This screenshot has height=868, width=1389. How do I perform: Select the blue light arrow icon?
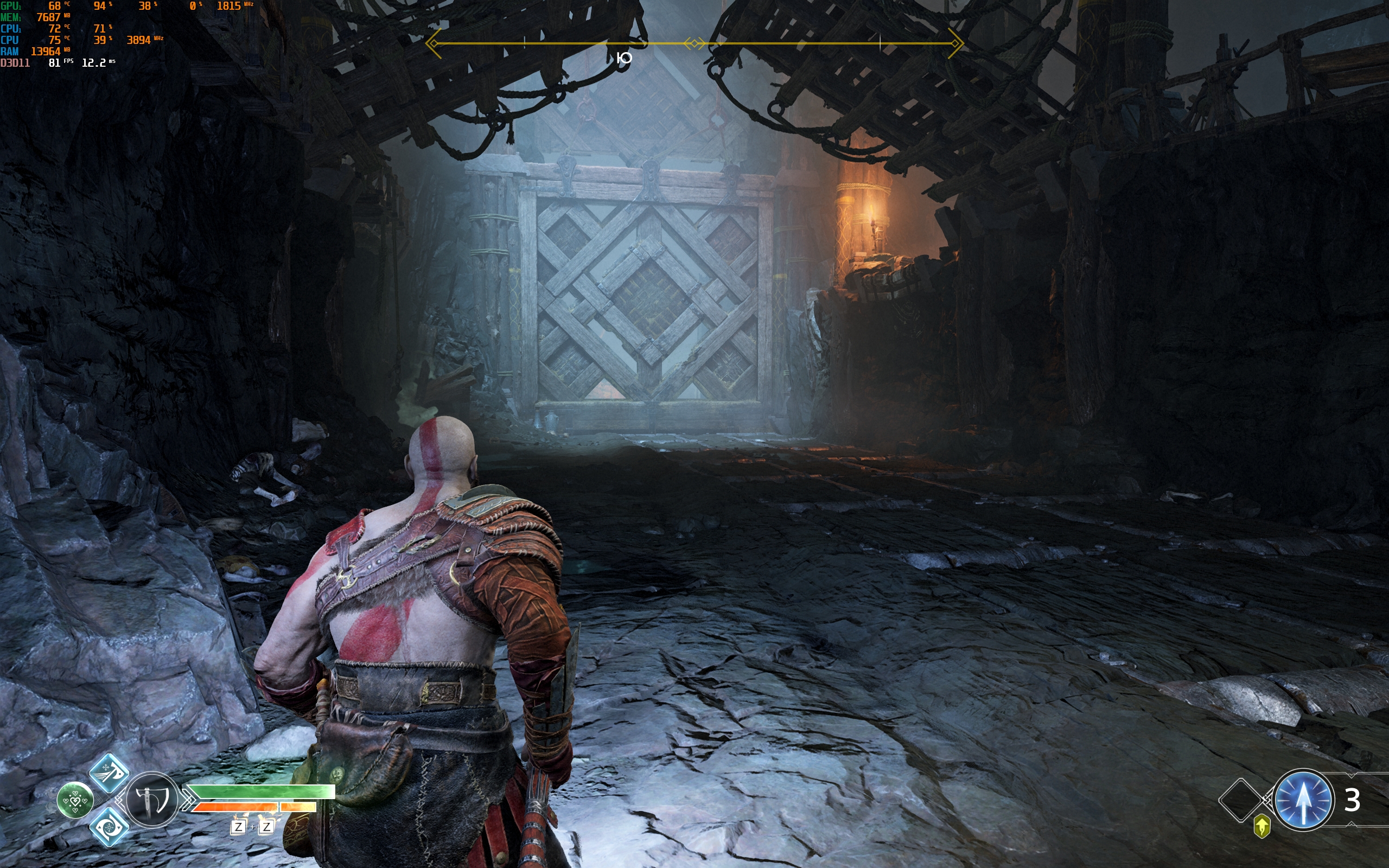pos(1302,800)
